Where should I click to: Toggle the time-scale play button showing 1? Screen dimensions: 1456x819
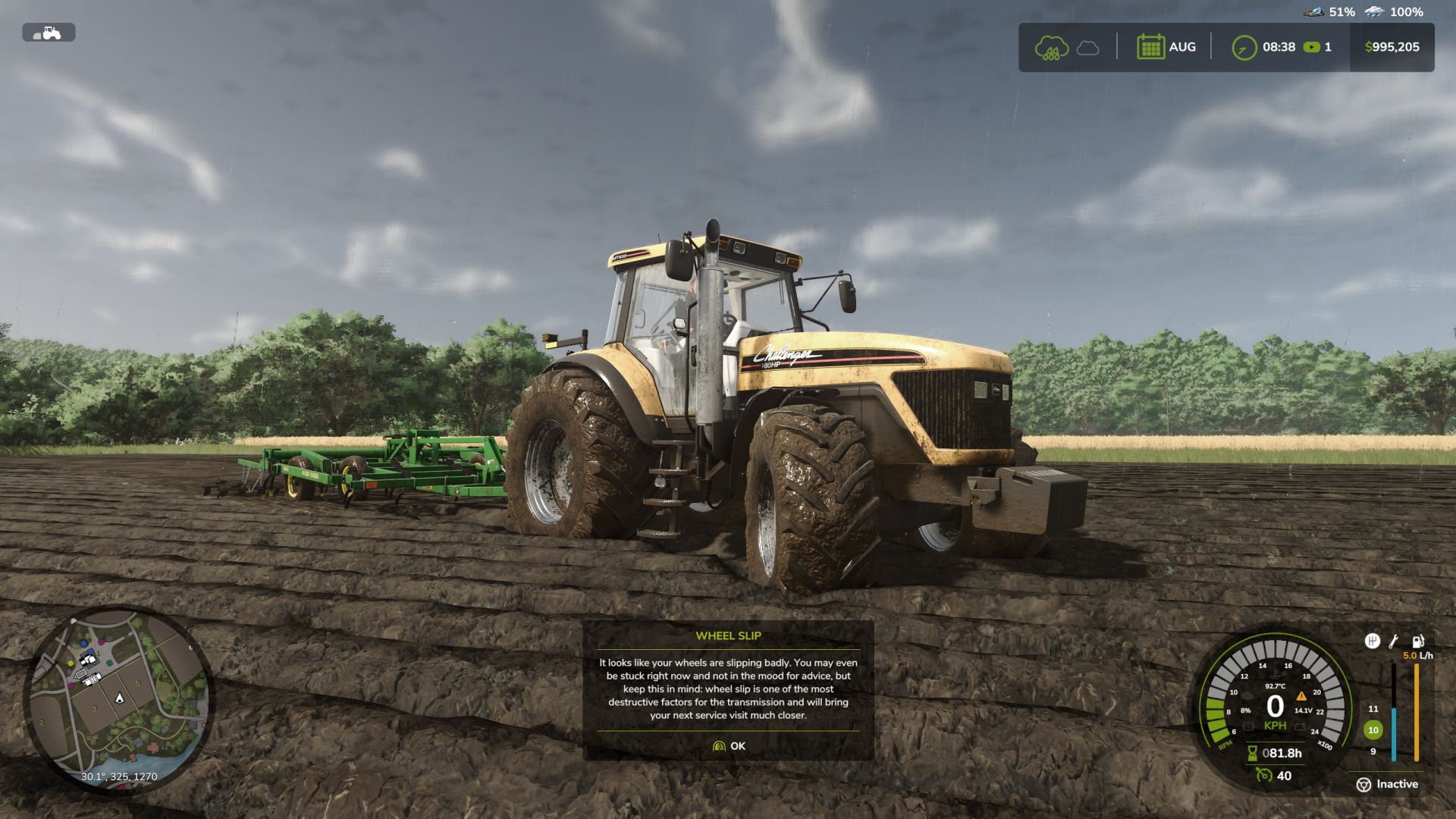coord(1311,47)
